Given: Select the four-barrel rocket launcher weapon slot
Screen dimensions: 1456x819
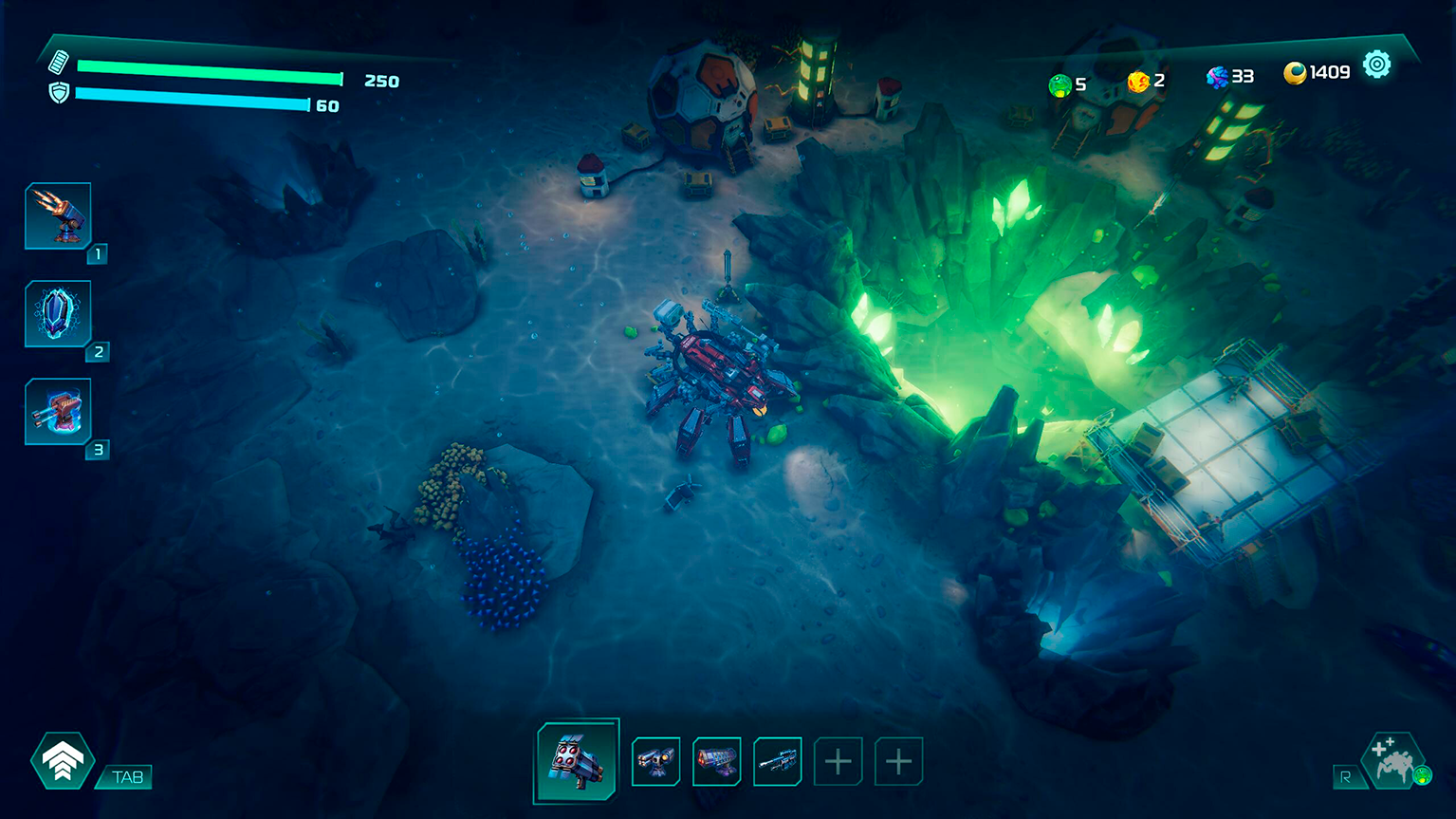Looking at the screenshot, I should coord(577,760).
